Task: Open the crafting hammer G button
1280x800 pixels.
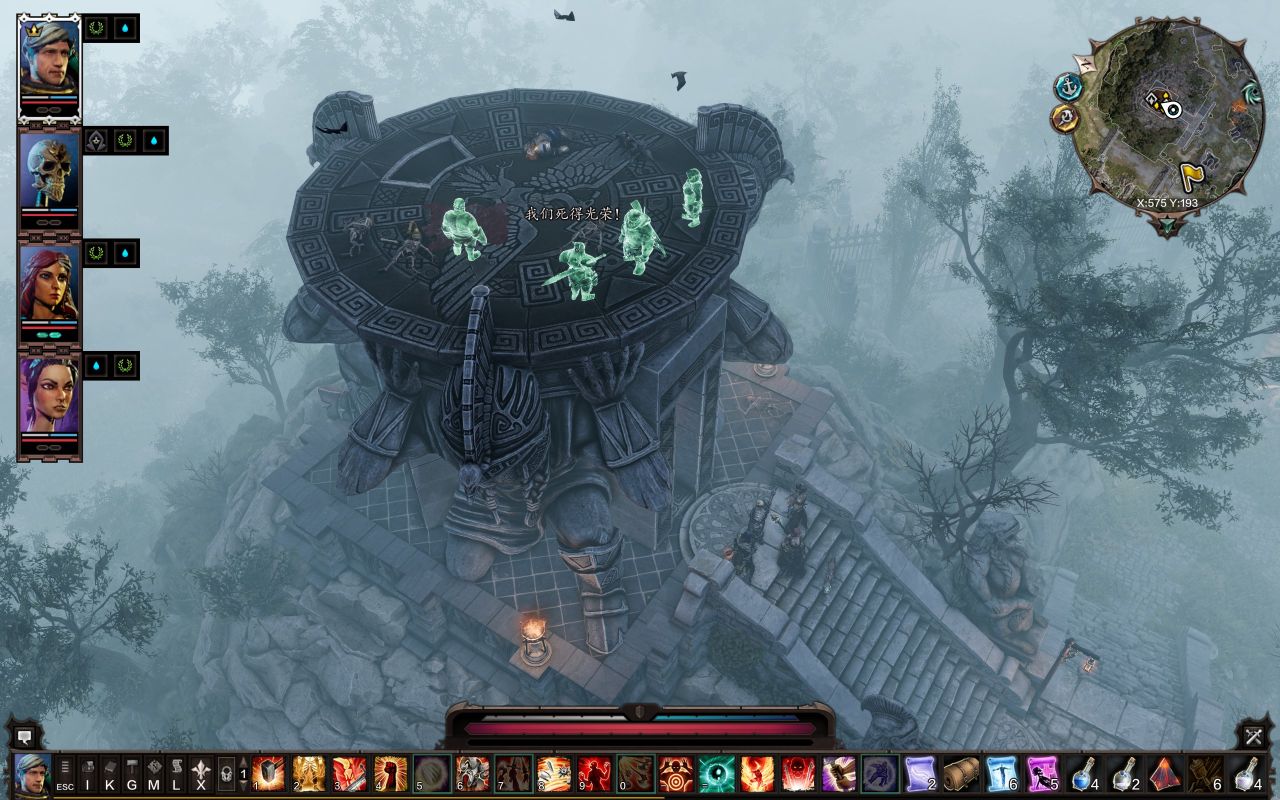Action: [132, 775]
